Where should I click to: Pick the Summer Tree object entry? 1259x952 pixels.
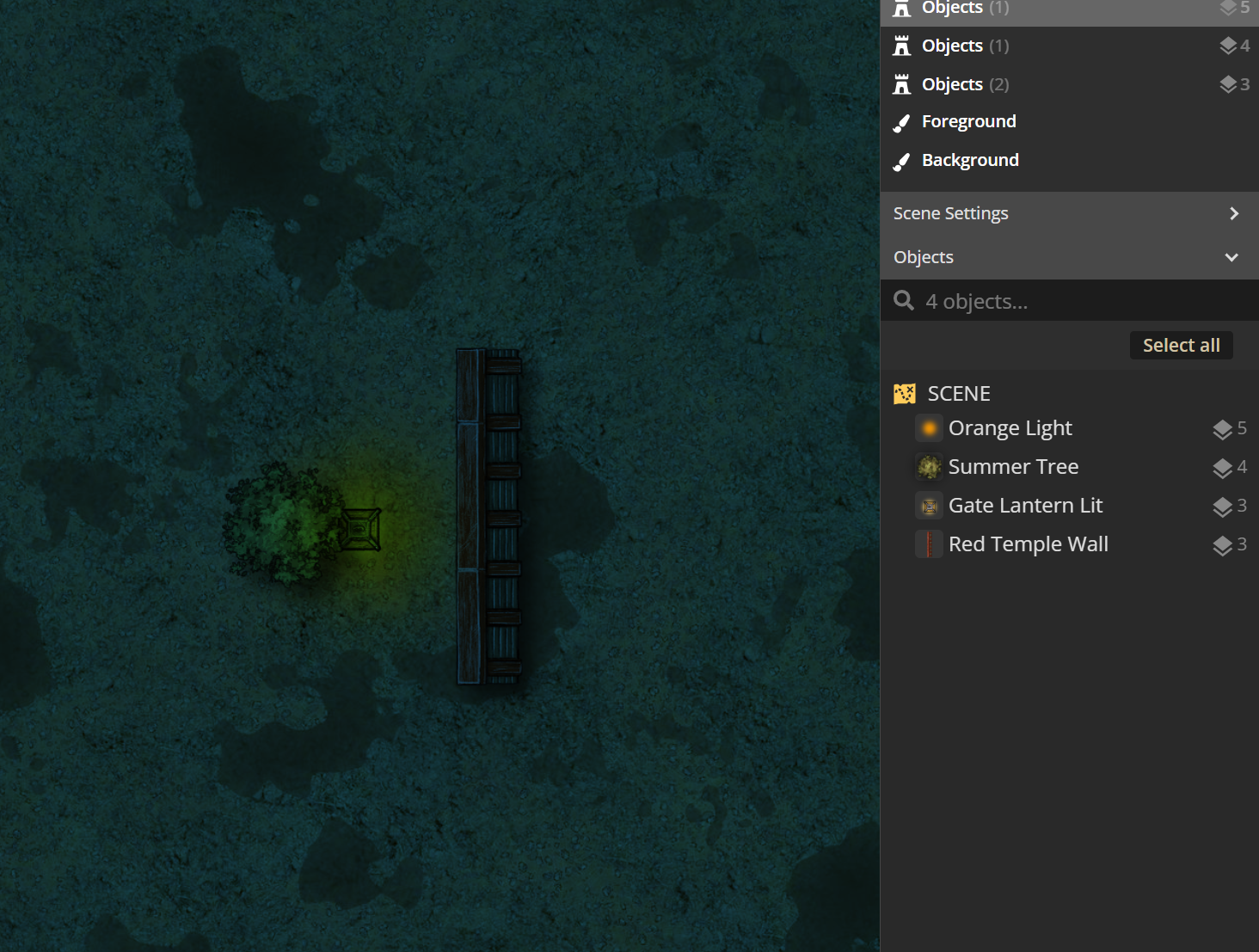(x=1013, y=467)
